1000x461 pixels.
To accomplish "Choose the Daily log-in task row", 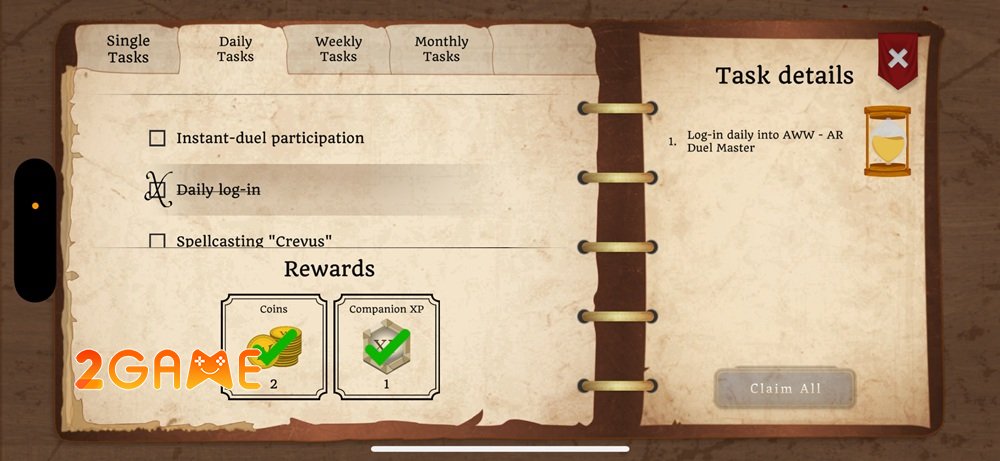I will [x=218, y=189].
